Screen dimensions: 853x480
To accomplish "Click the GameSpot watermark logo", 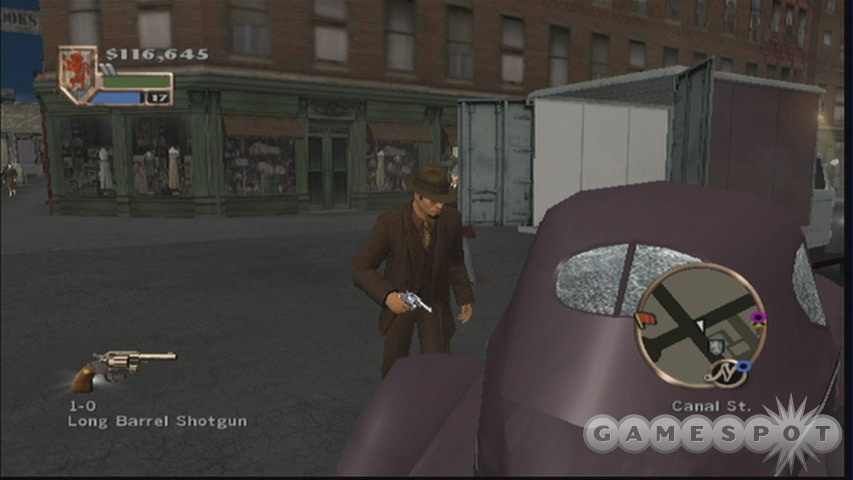I will coord(712,433).
